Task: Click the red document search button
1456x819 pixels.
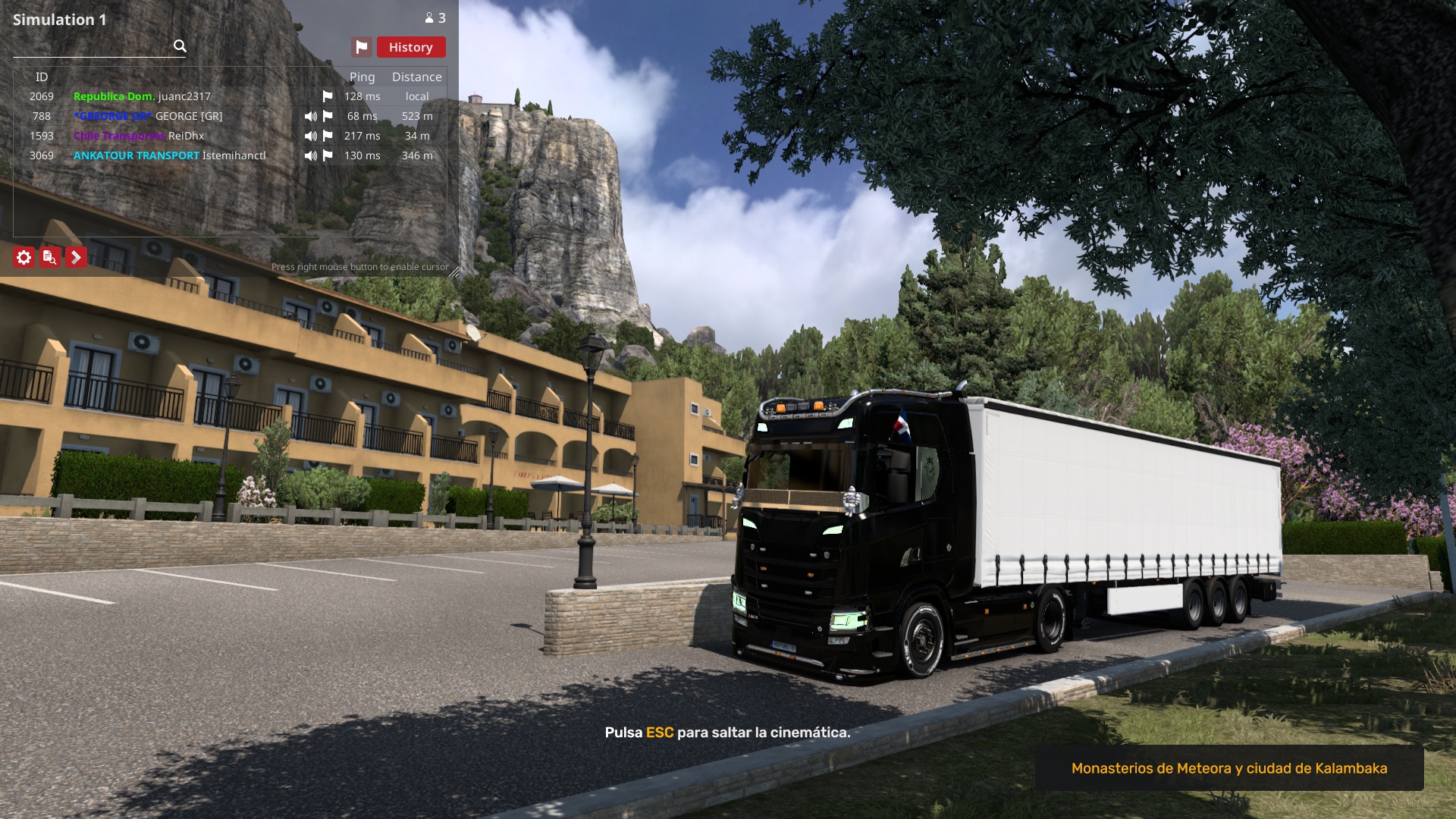Action: [x=50, y=258]
